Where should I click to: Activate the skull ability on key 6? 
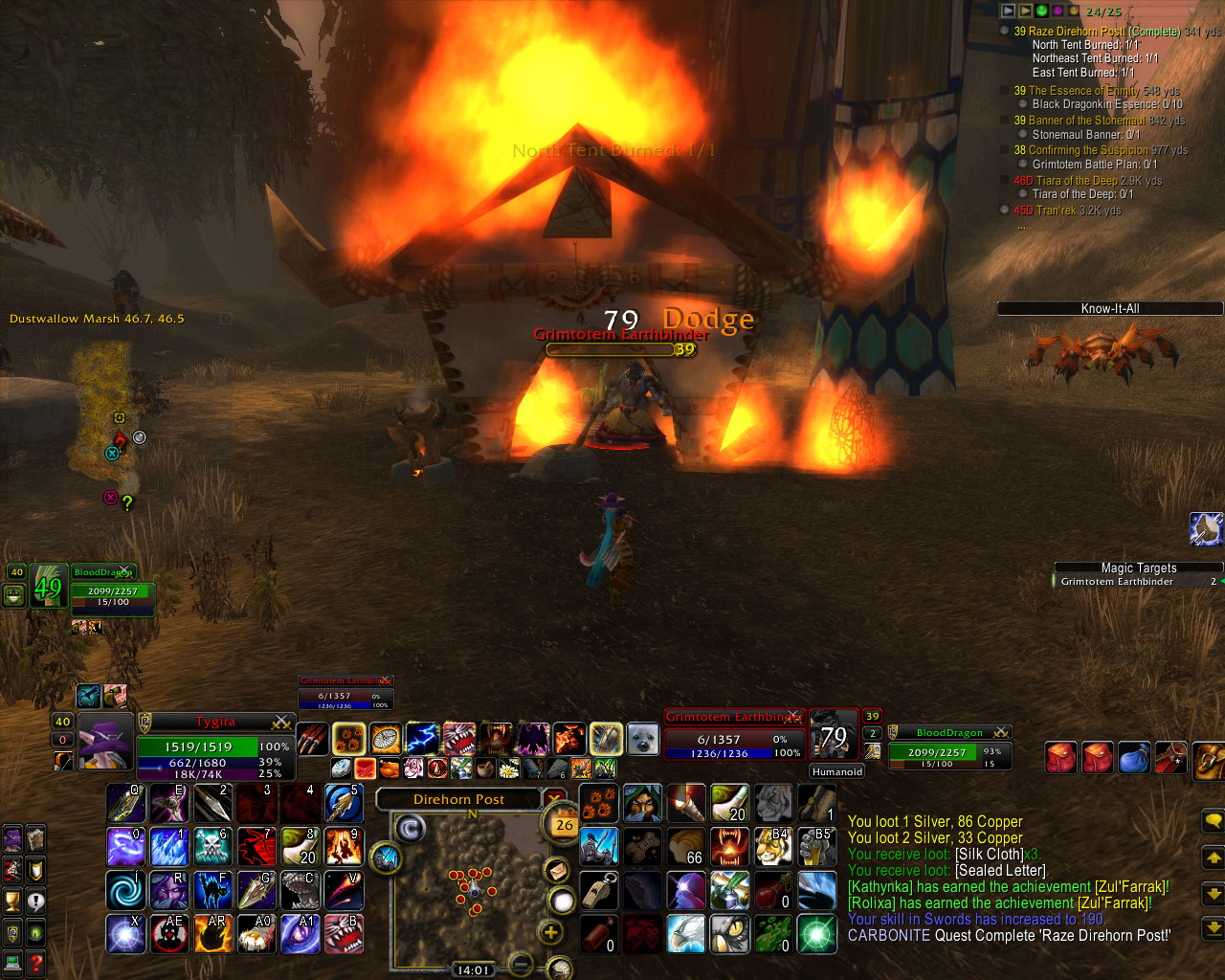pyautogui.click(x=212, y=847)
